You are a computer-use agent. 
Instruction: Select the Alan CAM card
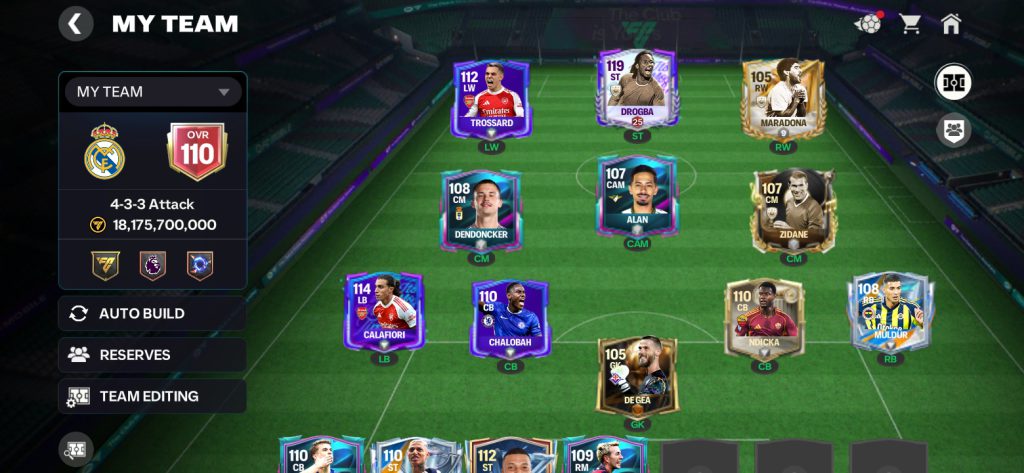tap(637, 196)
